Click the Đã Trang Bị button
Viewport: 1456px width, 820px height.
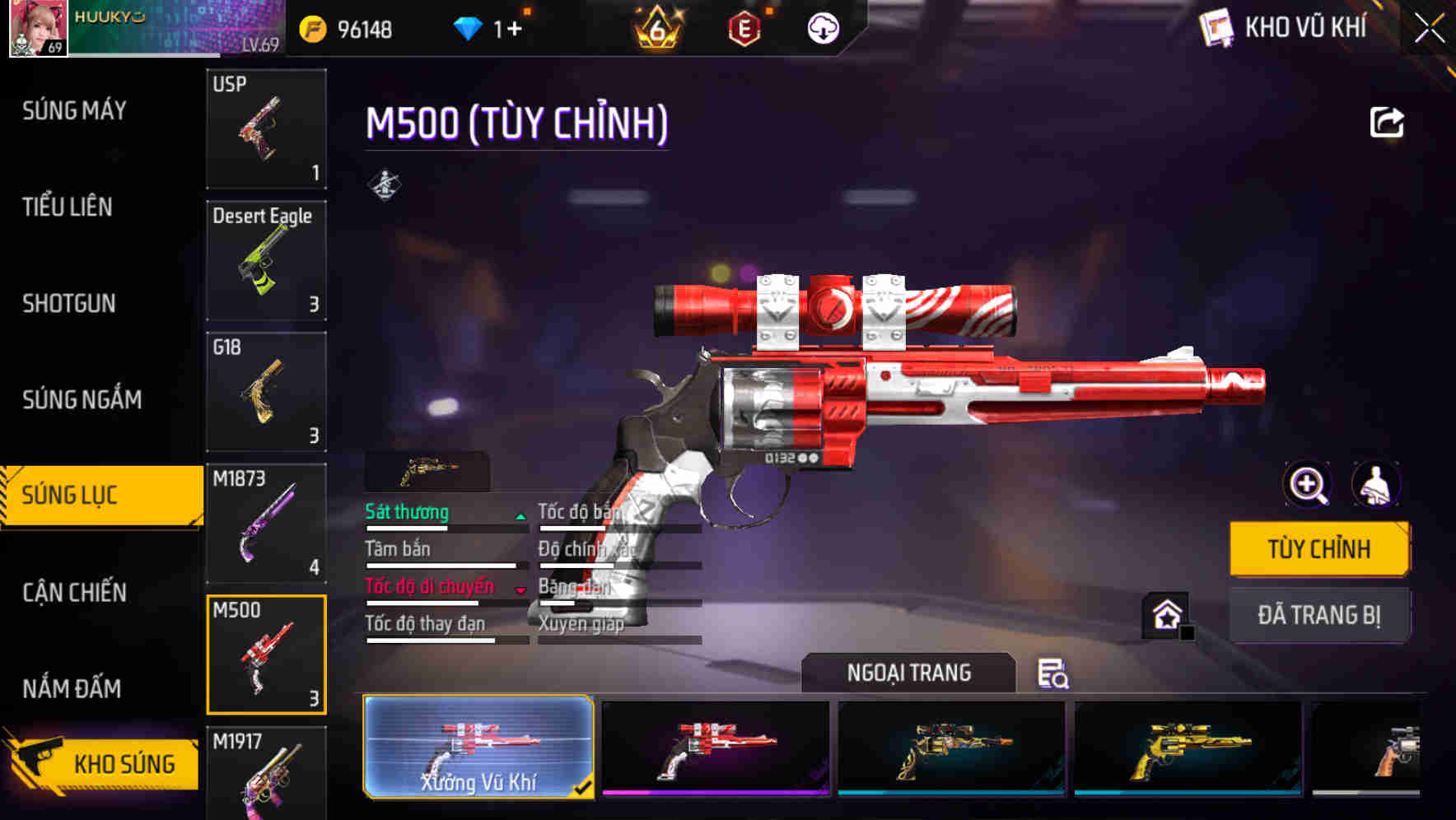click(1320, 614)
